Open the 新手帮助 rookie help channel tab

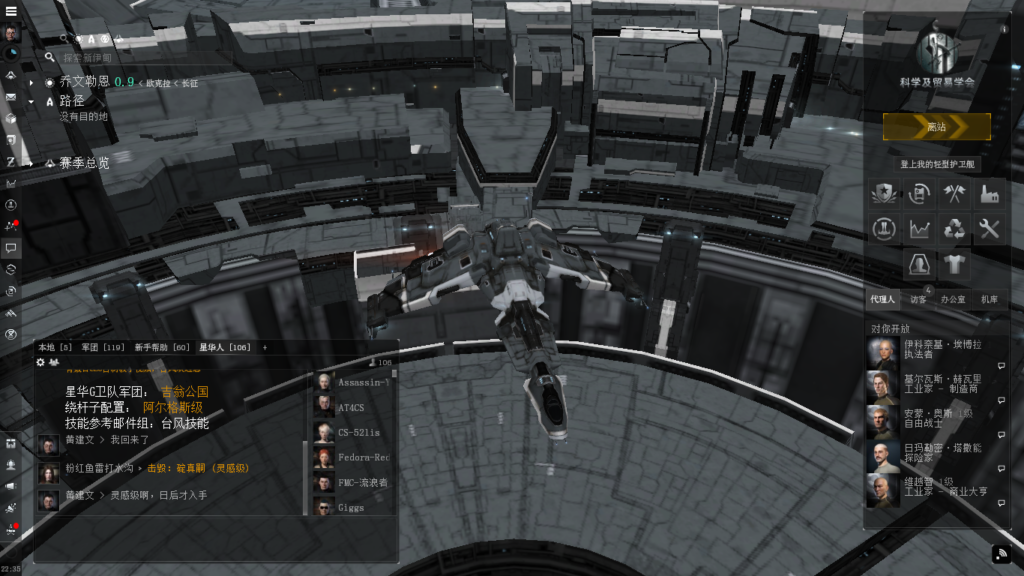pos(161,347)
